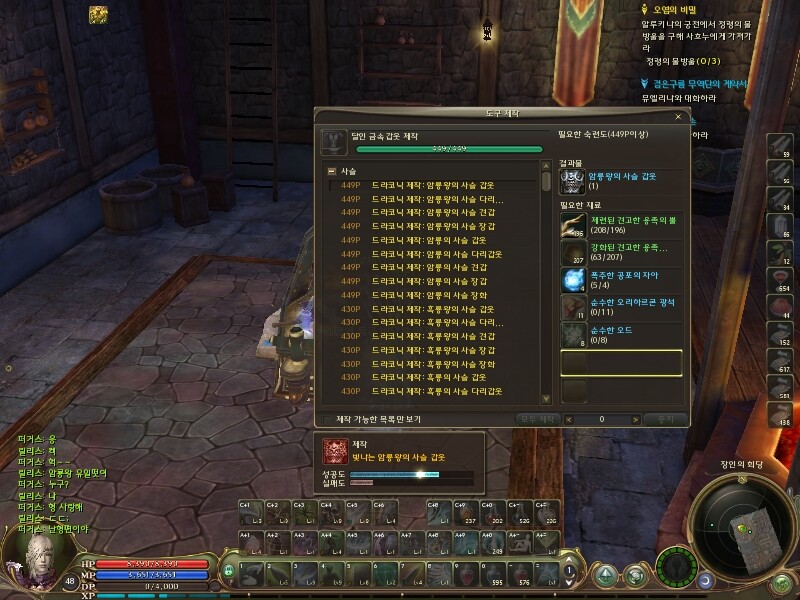Click the 순수한 오리하르콘 광석 material icon
Viewport: 800px width, 600px height.
click(573, 307)
